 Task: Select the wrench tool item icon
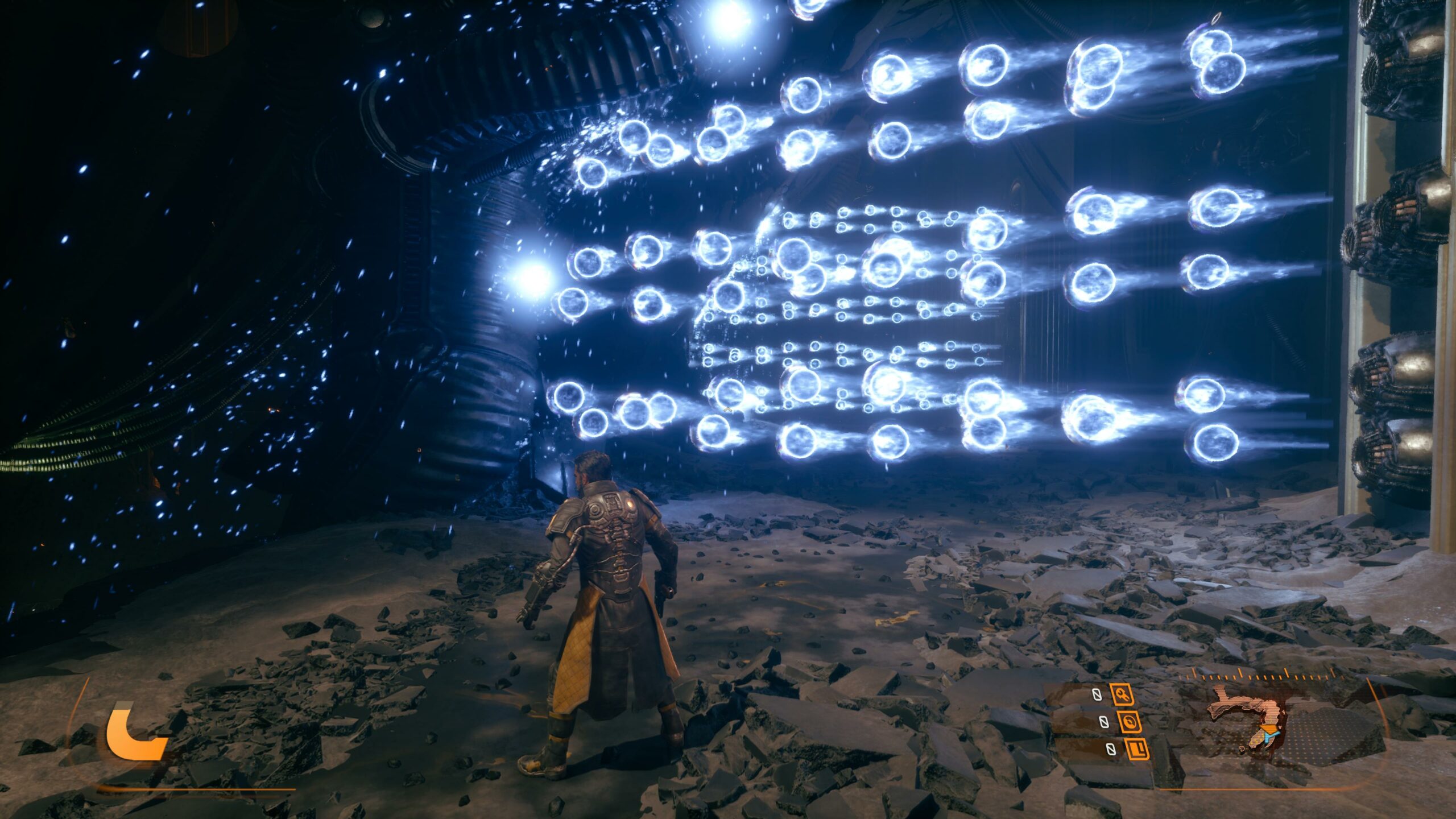click(1122, 694)
